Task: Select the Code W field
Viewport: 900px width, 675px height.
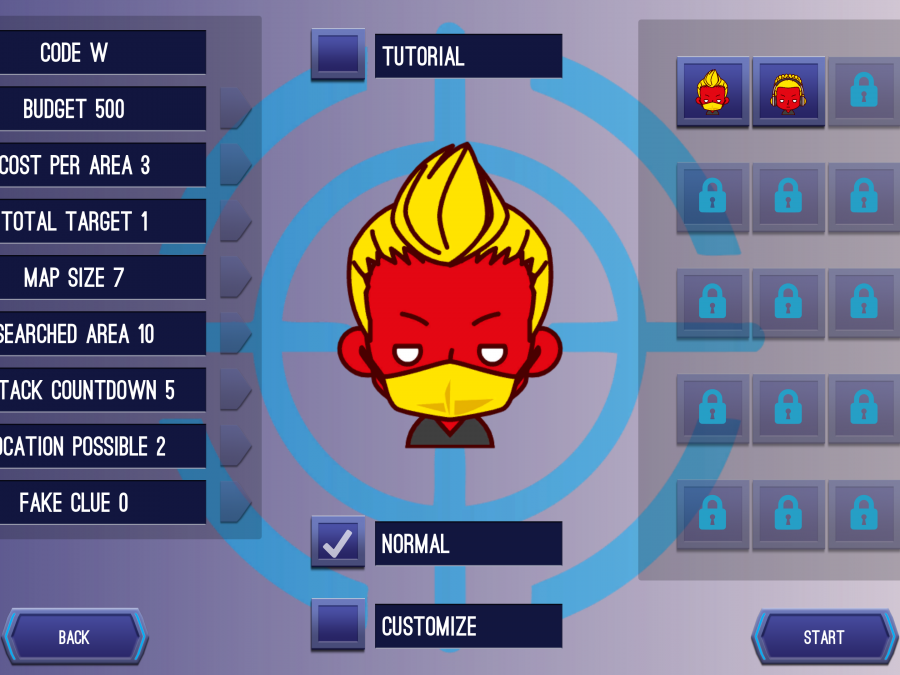Action: click(x=103, y=53)
